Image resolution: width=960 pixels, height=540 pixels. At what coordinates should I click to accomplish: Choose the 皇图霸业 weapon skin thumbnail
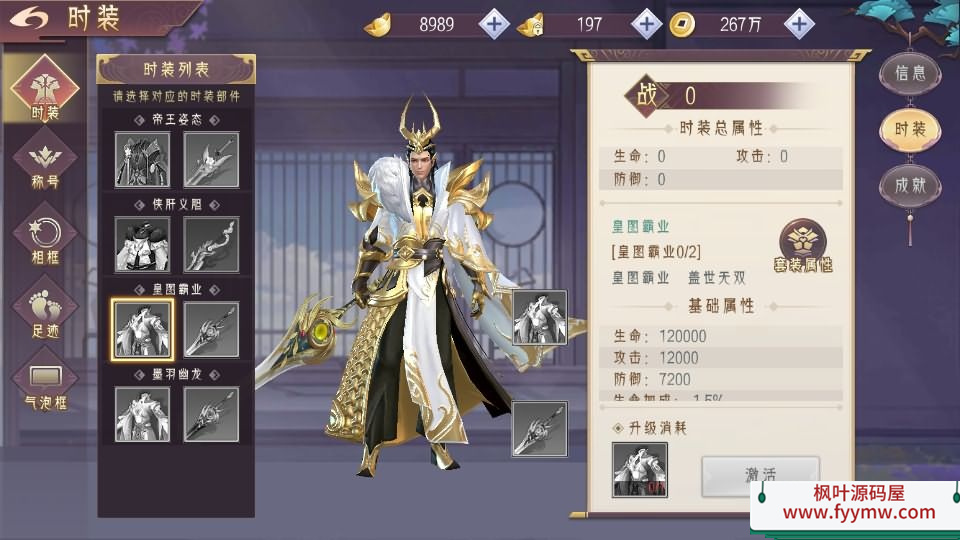[x=211, y=329]
